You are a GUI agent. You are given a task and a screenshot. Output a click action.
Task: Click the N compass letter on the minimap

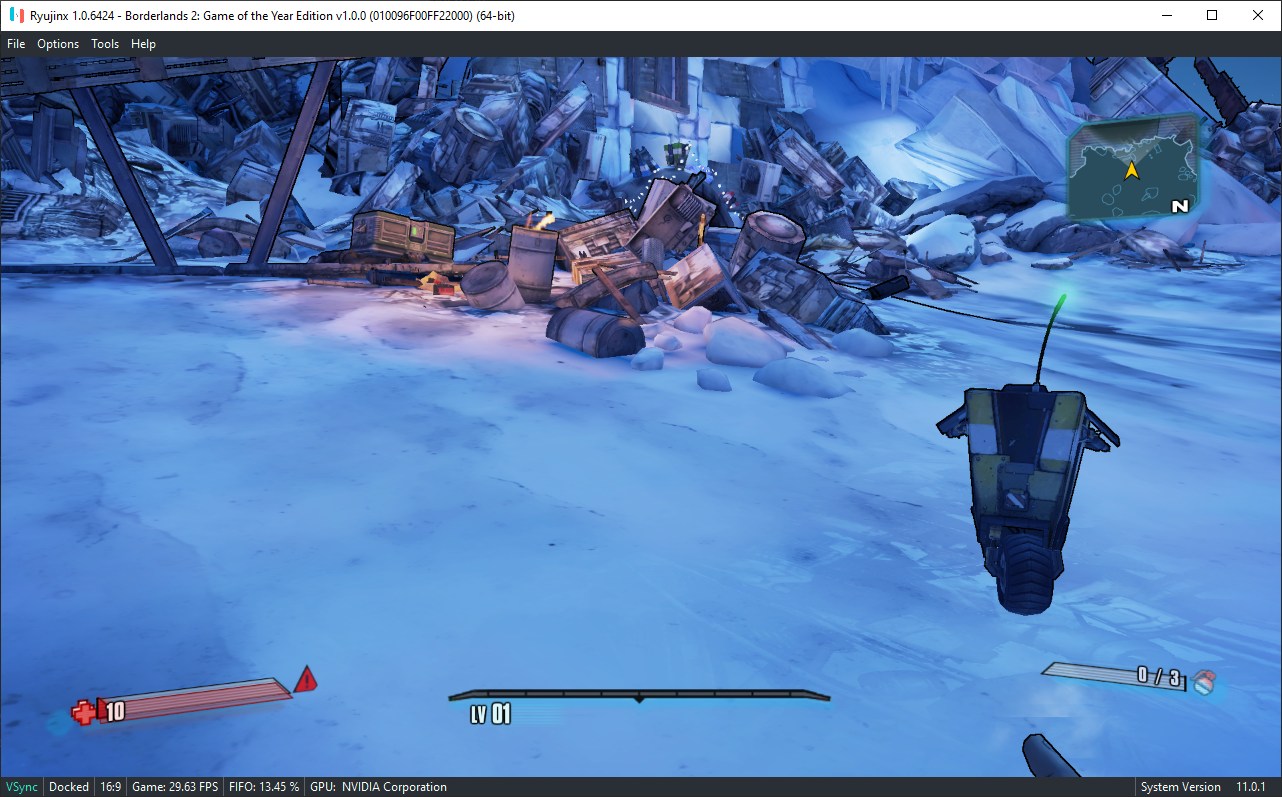coord(1178,207)
